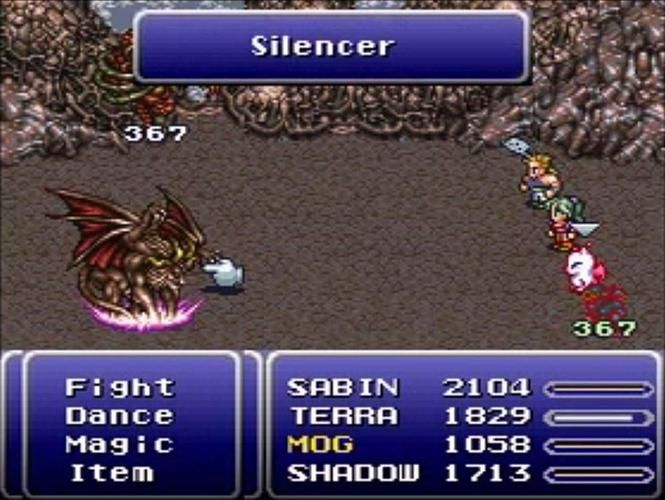Pick TERRA's party row
The width and height of the screenshot is (665, 500).
pos(342,416)
